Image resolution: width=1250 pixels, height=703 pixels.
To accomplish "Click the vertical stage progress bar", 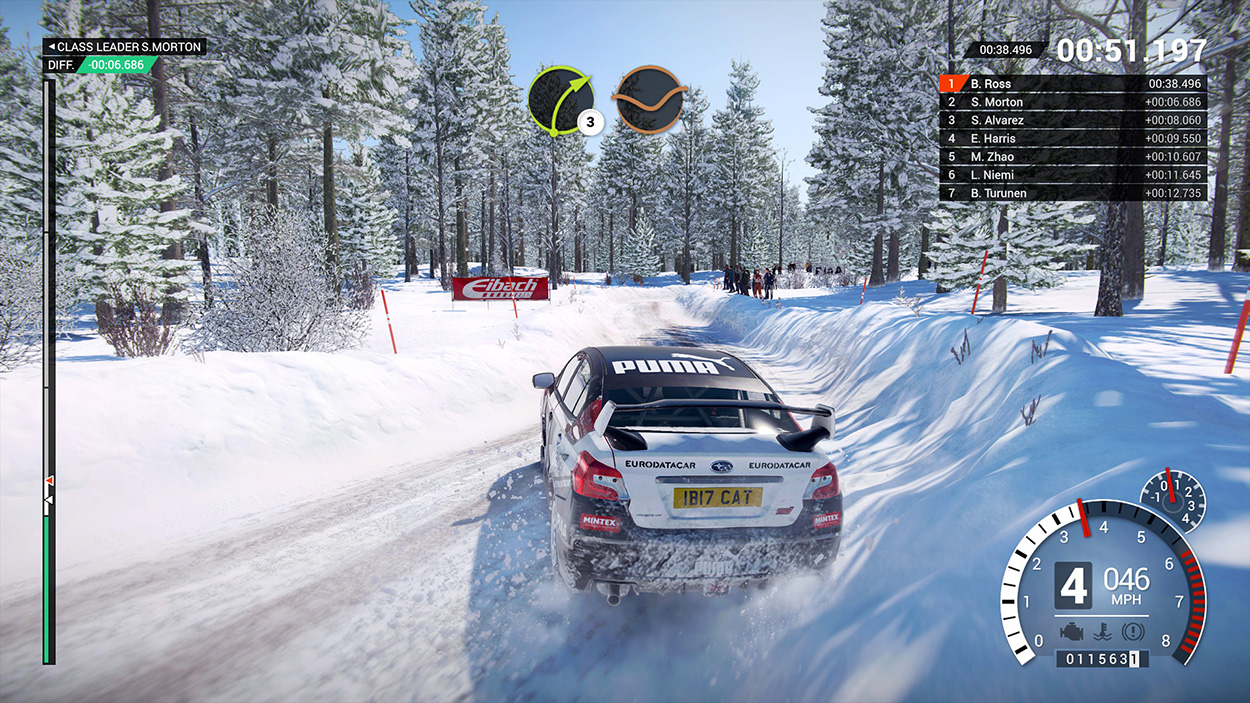I will 48,370.
